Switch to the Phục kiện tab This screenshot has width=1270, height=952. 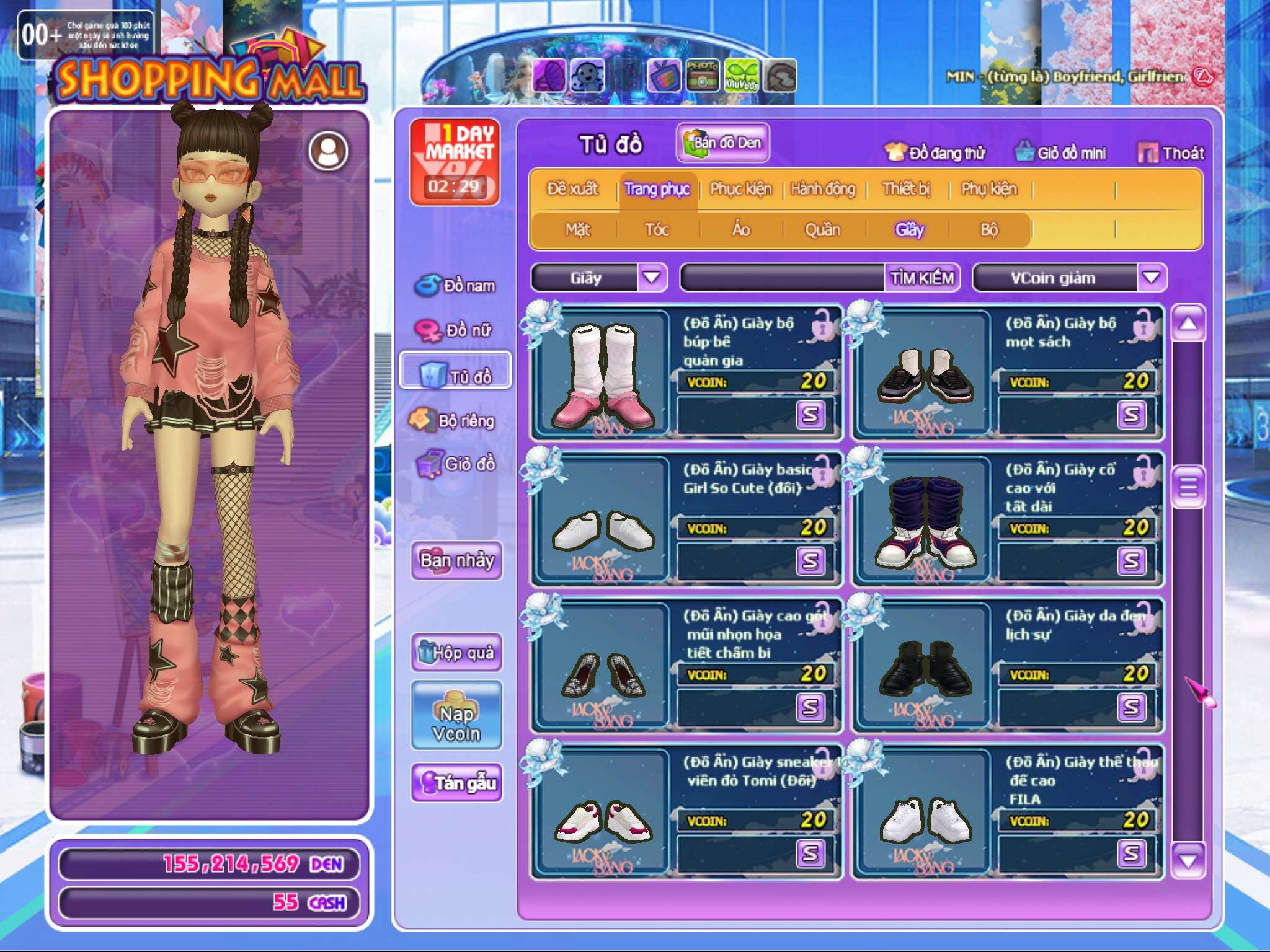[x=740, y=189]
